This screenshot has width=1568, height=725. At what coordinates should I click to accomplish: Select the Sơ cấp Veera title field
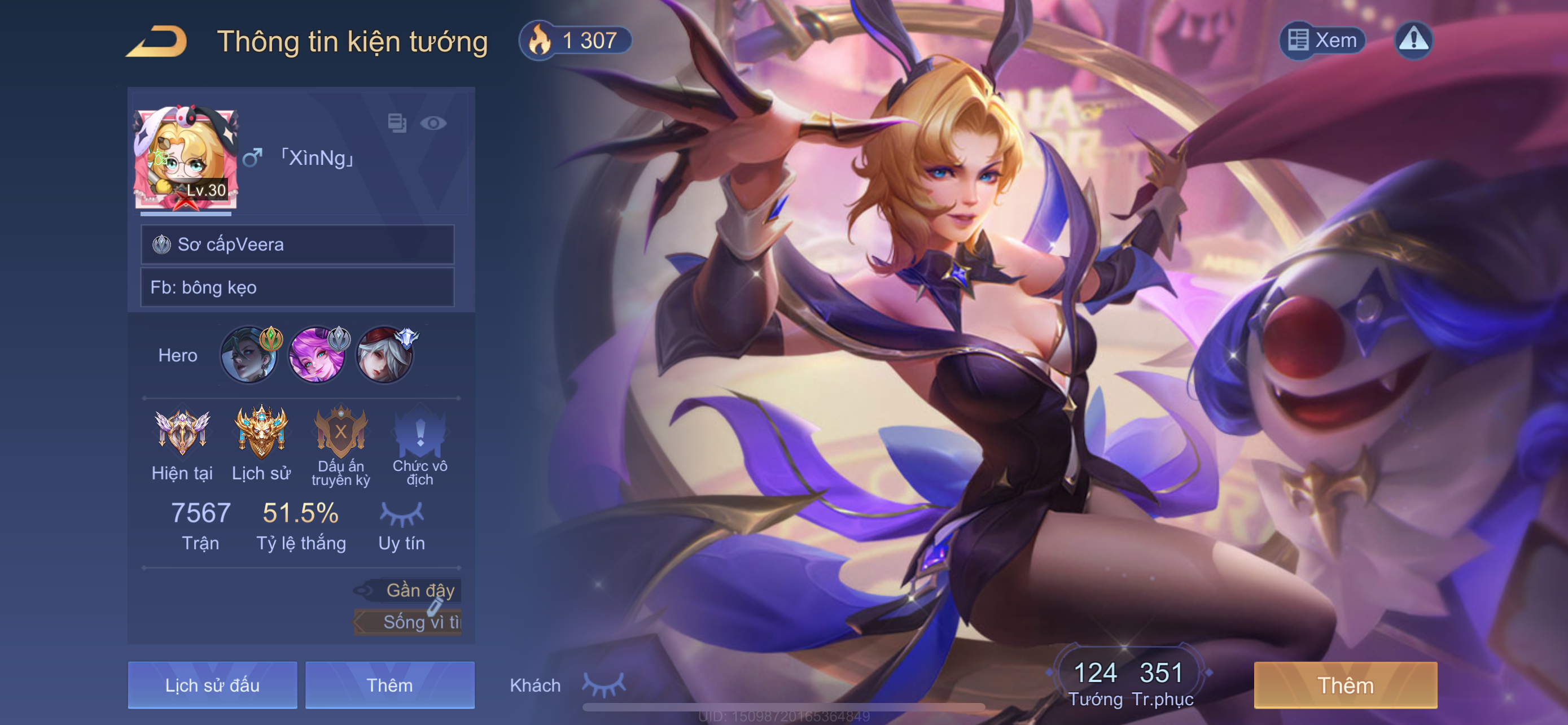click(x=297, y=244)
